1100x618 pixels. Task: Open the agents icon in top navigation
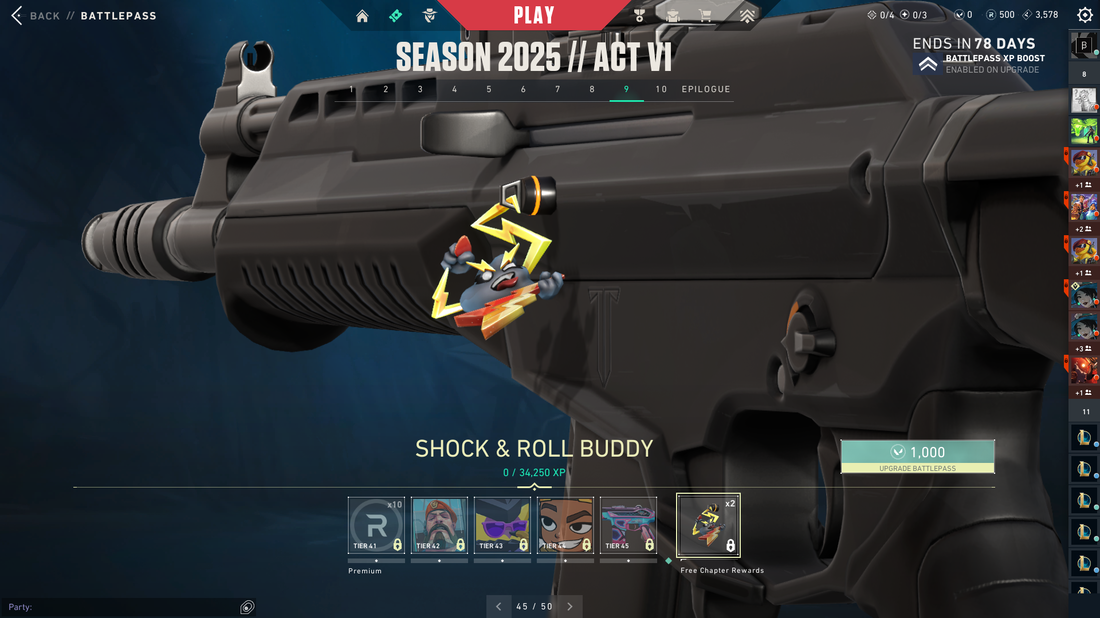pos(429,16)
